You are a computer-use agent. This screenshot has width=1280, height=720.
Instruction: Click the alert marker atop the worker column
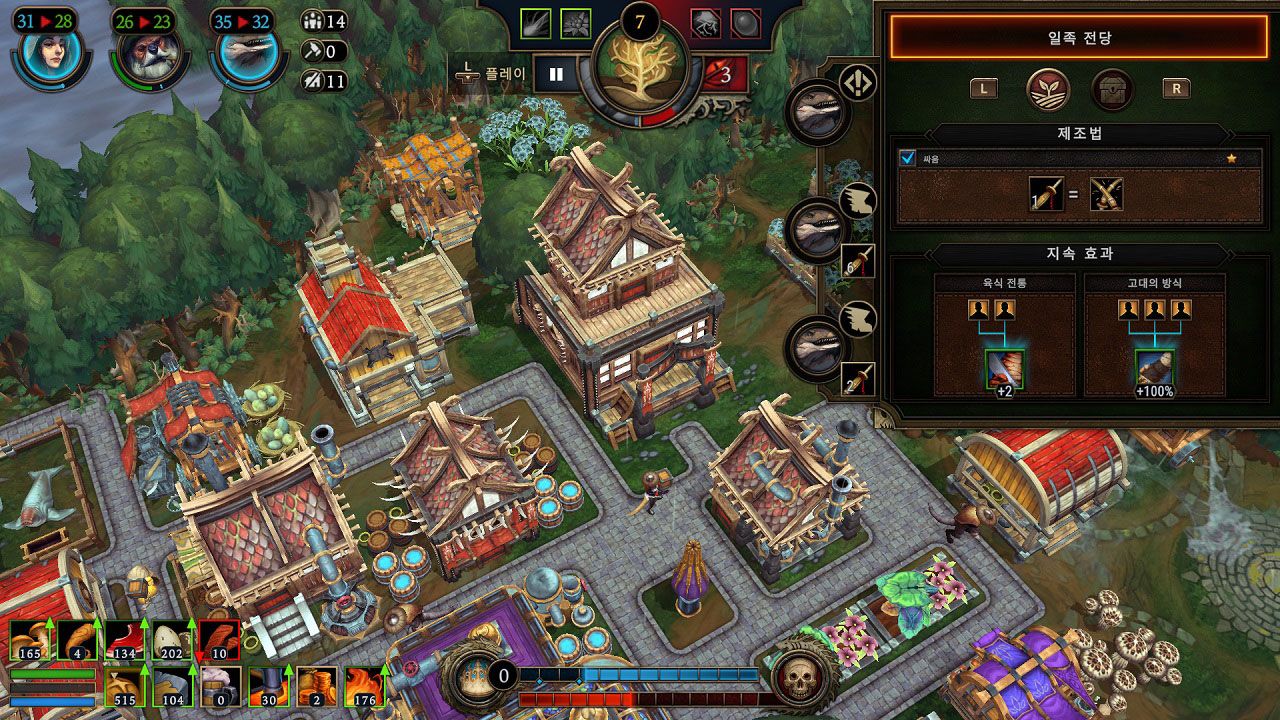click(854, 84)
